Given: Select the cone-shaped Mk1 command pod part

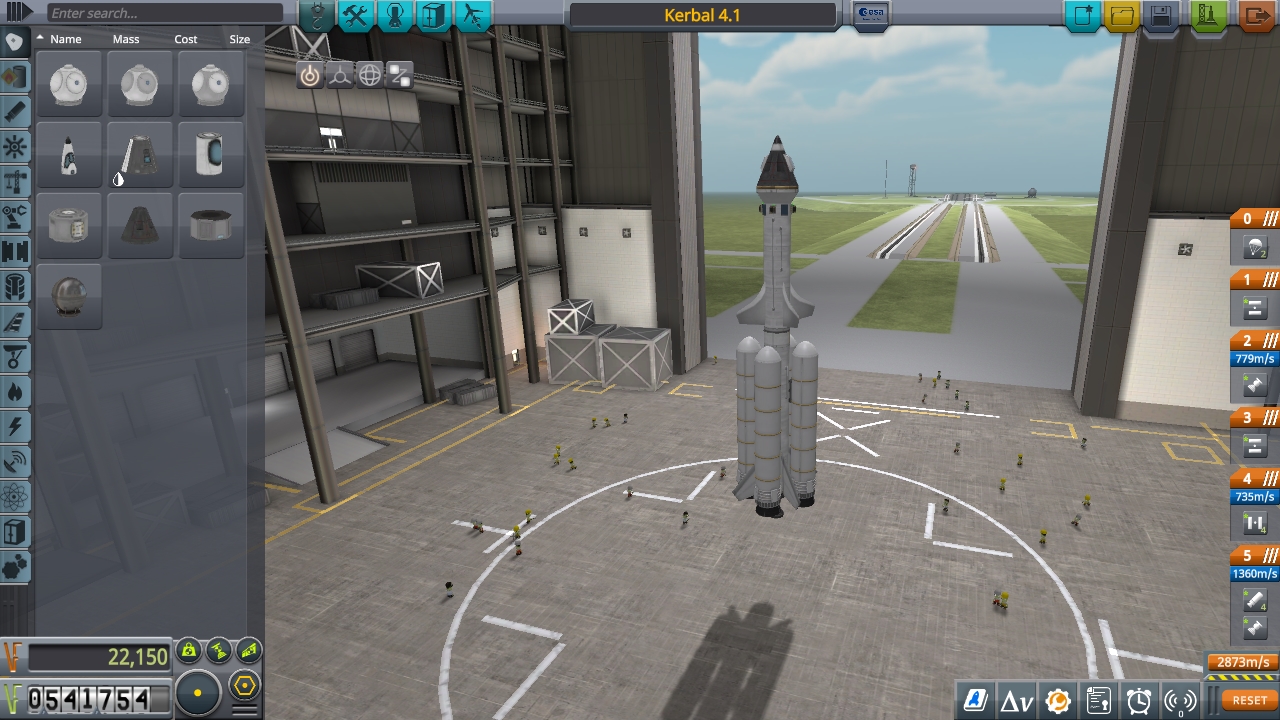Looking at the screenshot, I should (x=140, y=226).
